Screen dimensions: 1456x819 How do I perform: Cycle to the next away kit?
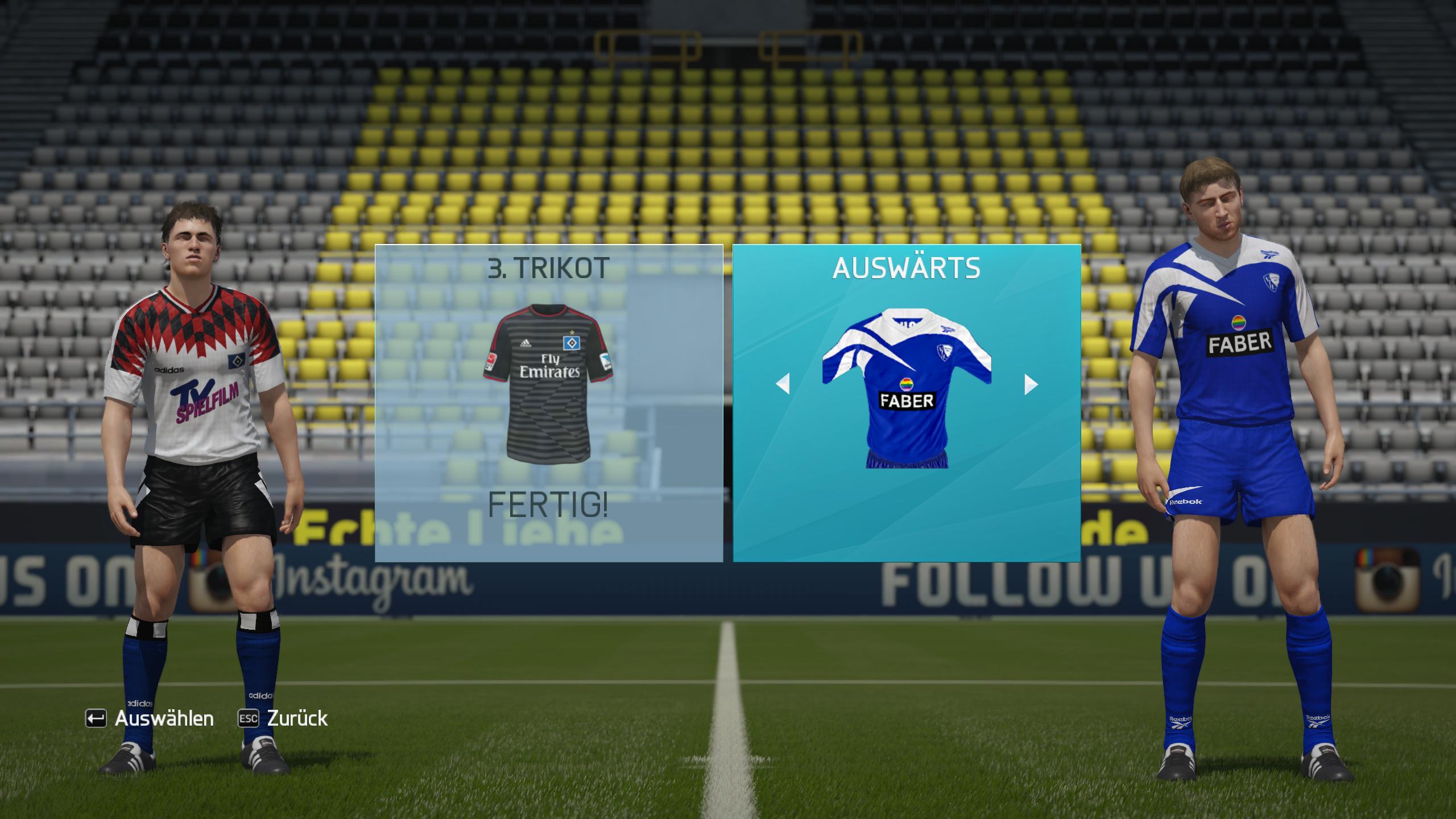1031,384
